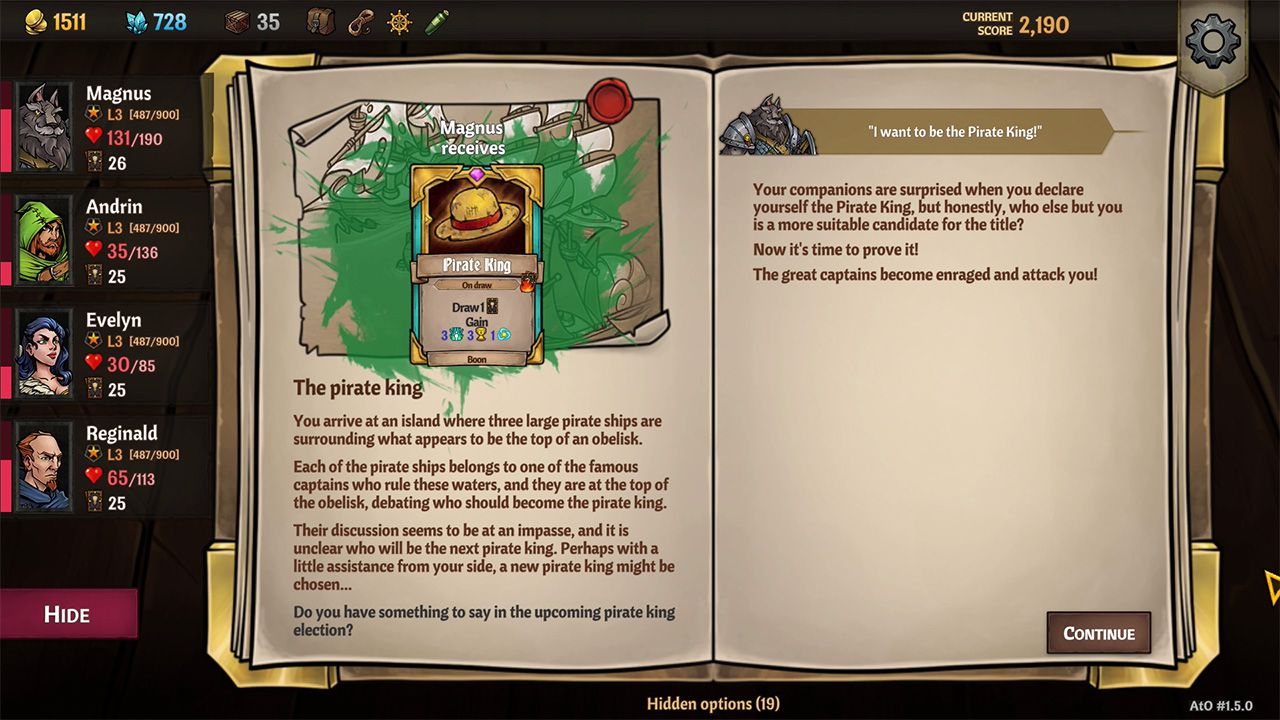The width and height of the screenshot is (1280, 720).
Task: Click the trophy icon in the Gain line
Action: point(481,335)
